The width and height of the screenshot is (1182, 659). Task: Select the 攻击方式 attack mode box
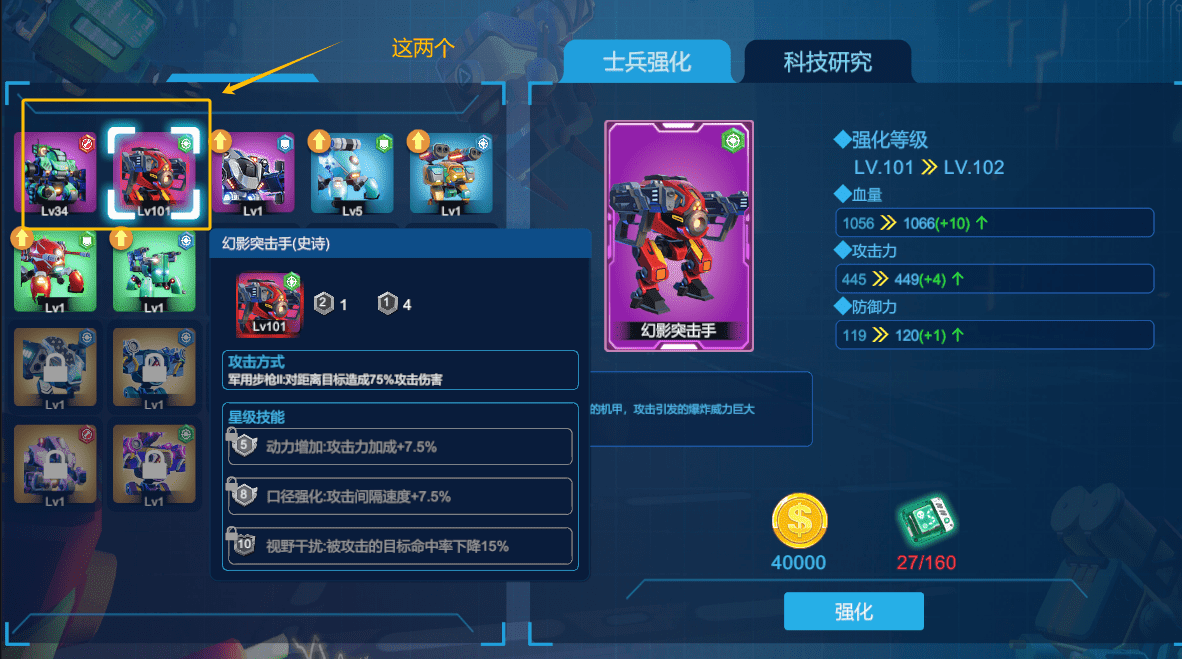click(x=401, y=370)
